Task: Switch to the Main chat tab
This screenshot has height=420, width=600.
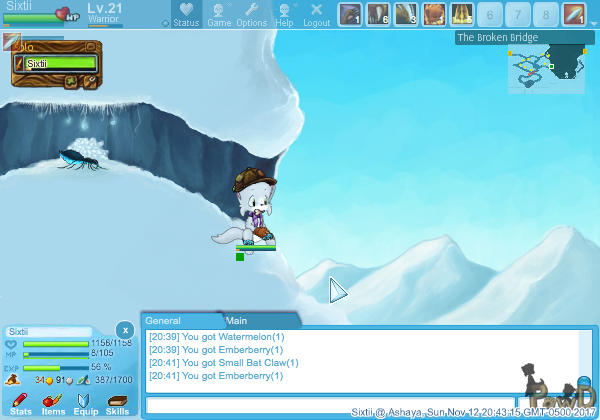Action: pos(237,320)
